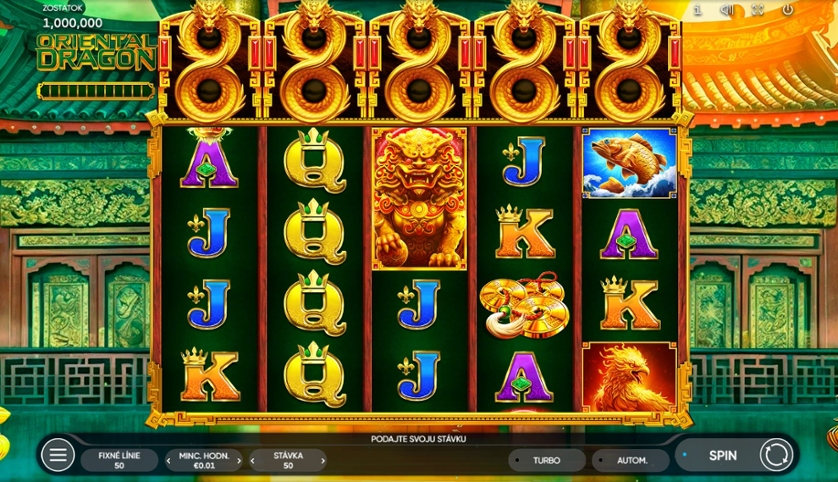Exit the game with the power icon
838x482 pixels.
[x=787, y=10]
